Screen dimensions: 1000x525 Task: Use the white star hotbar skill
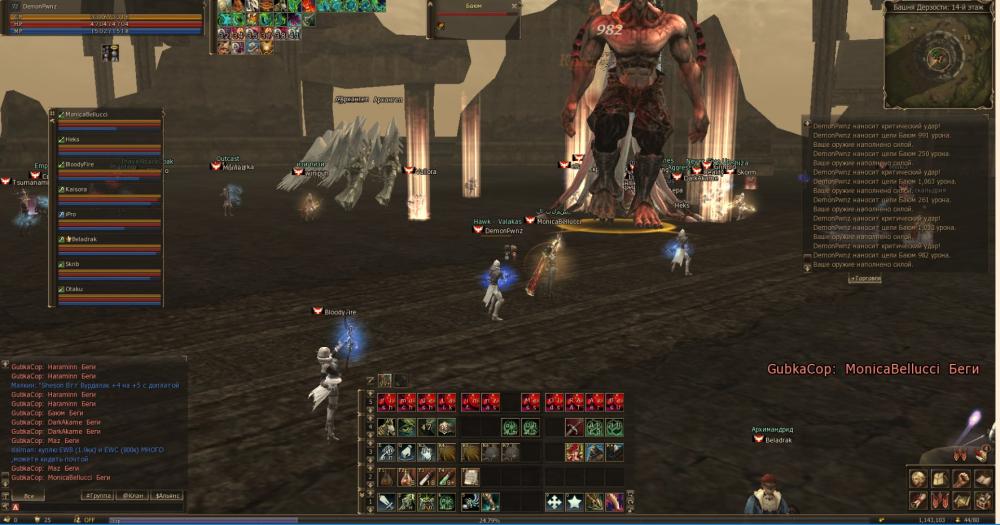[574, 501]
